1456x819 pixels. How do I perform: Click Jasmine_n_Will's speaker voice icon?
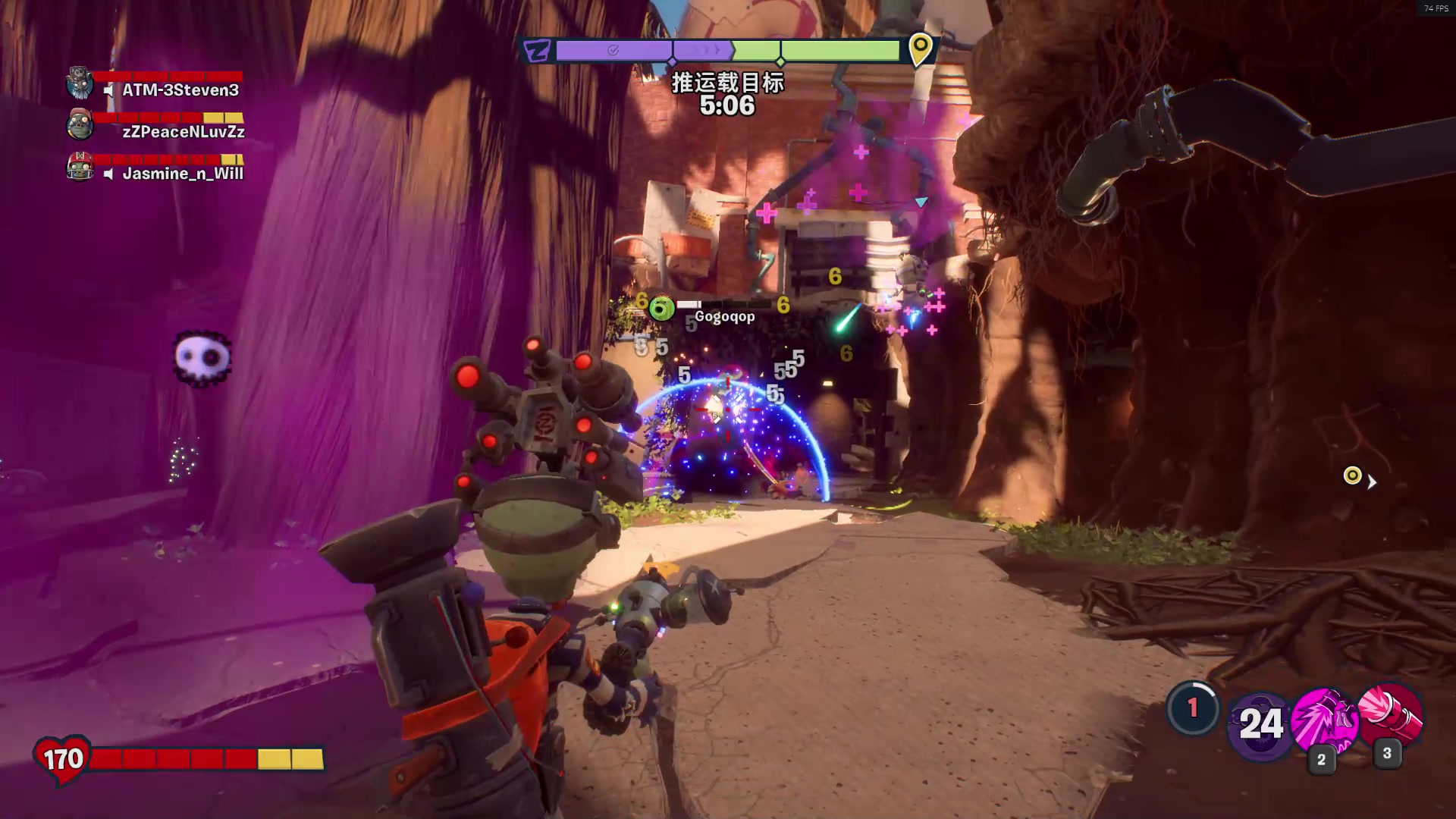[109, 174]
